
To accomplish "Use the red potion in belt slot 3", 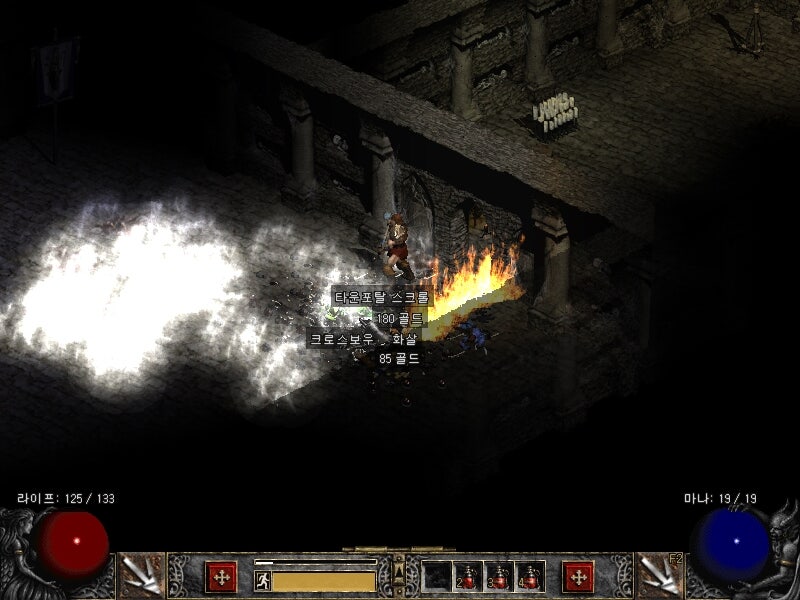I will click(x=499, y=576).
